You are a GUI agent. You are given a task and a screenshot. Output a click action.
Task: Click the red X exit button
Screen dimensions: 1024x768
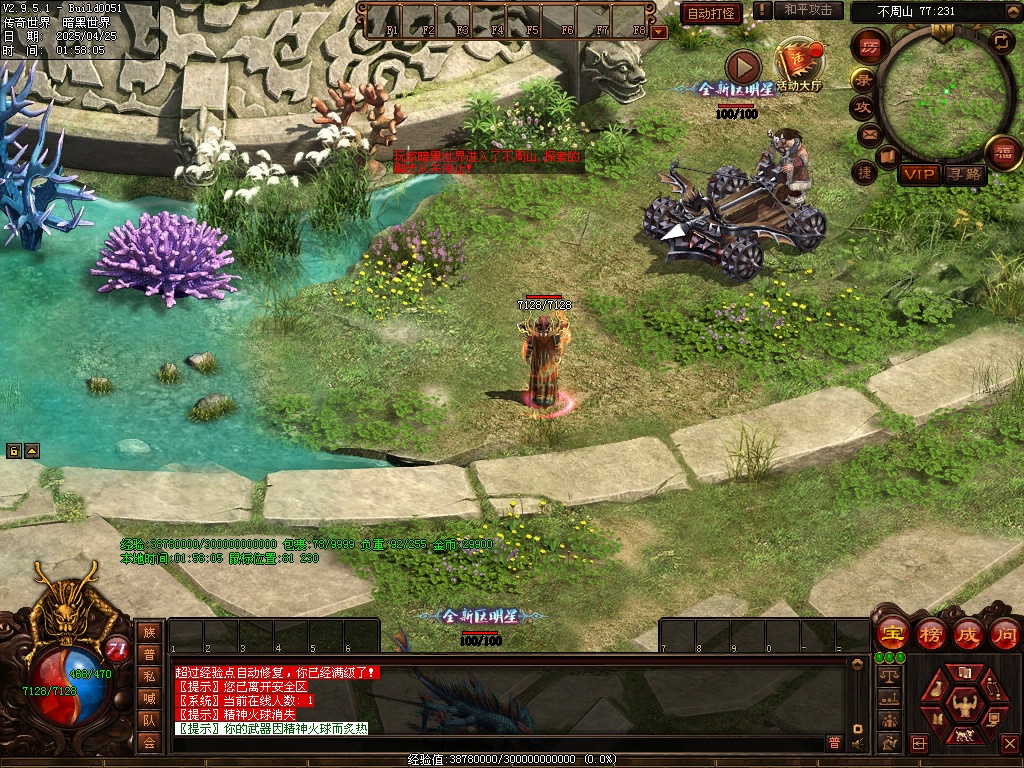coord(1008,743)
